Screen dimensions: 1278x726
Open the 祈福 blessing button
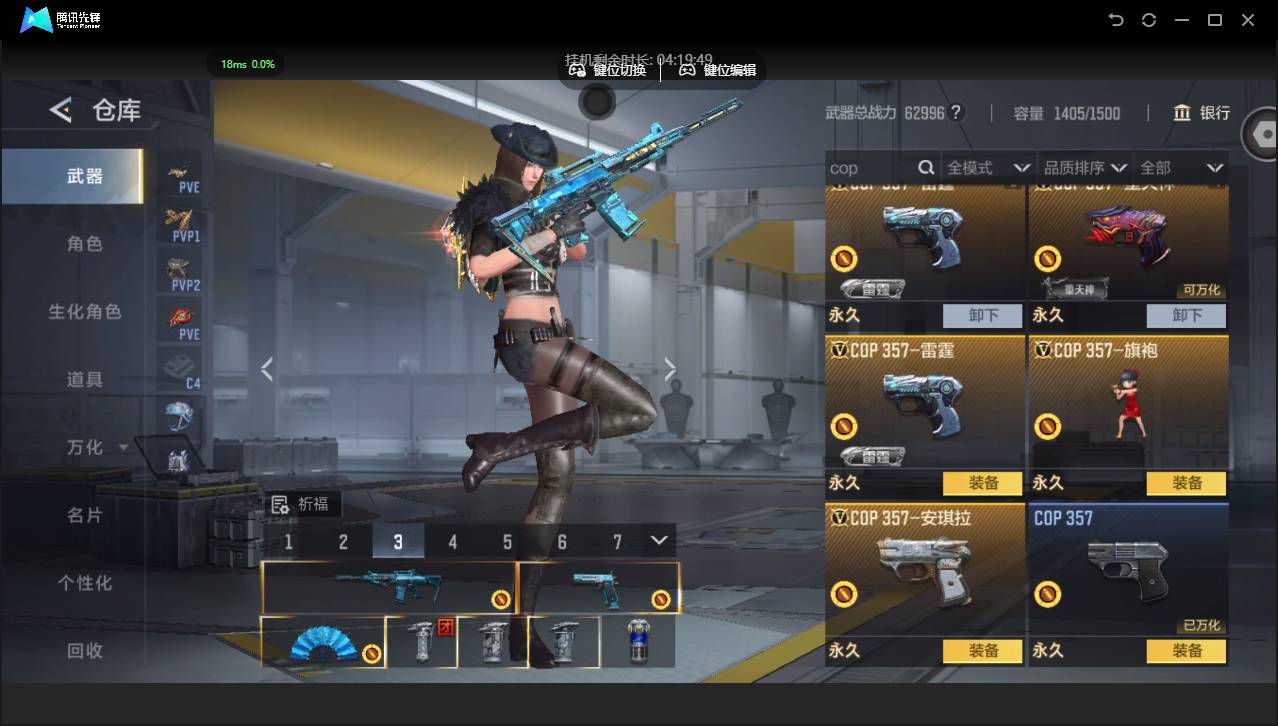click(301, 504)
